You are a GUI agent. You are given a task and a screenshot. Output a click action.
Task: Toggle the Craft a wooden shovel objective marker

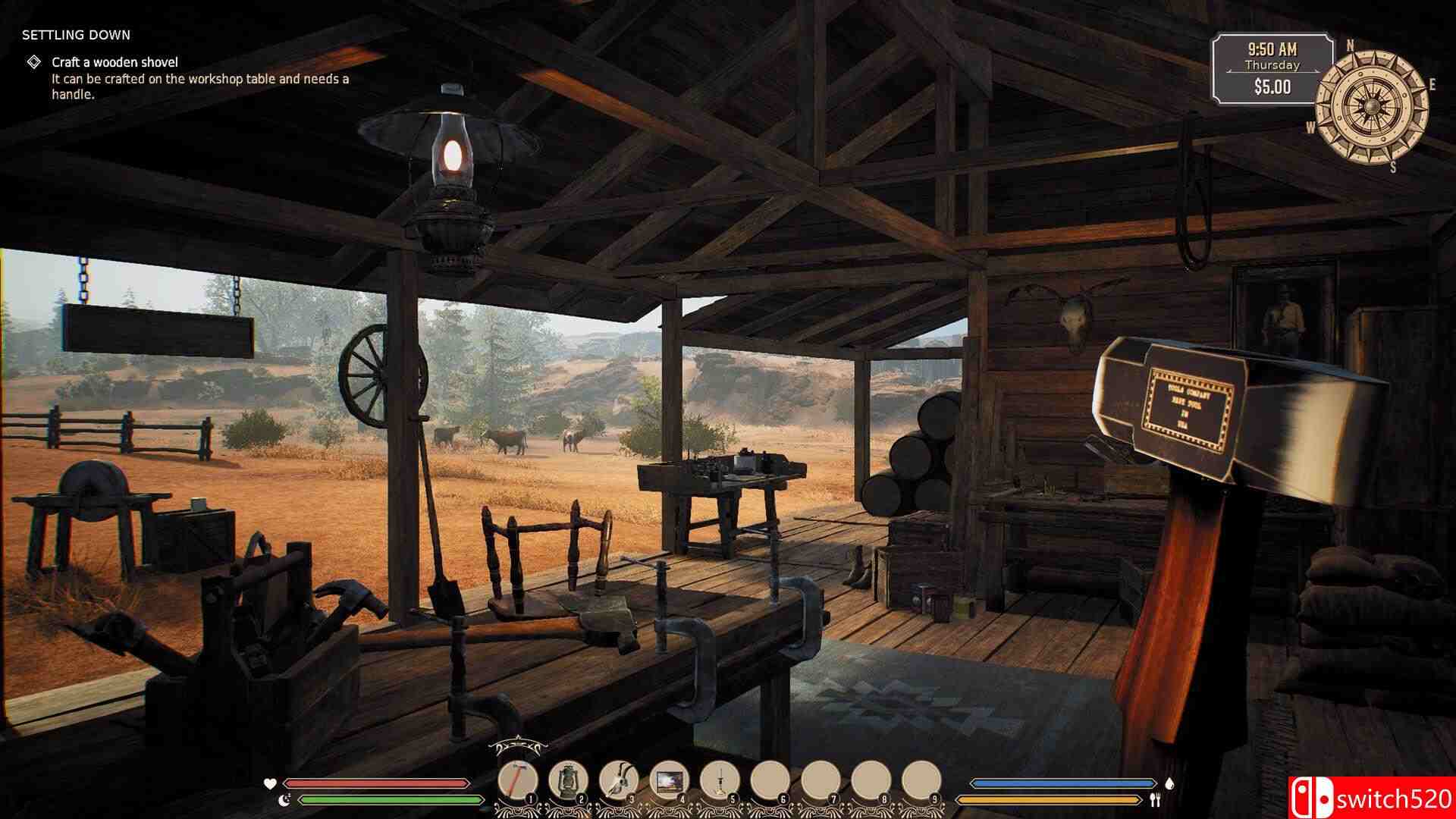[x=33, y=63]
